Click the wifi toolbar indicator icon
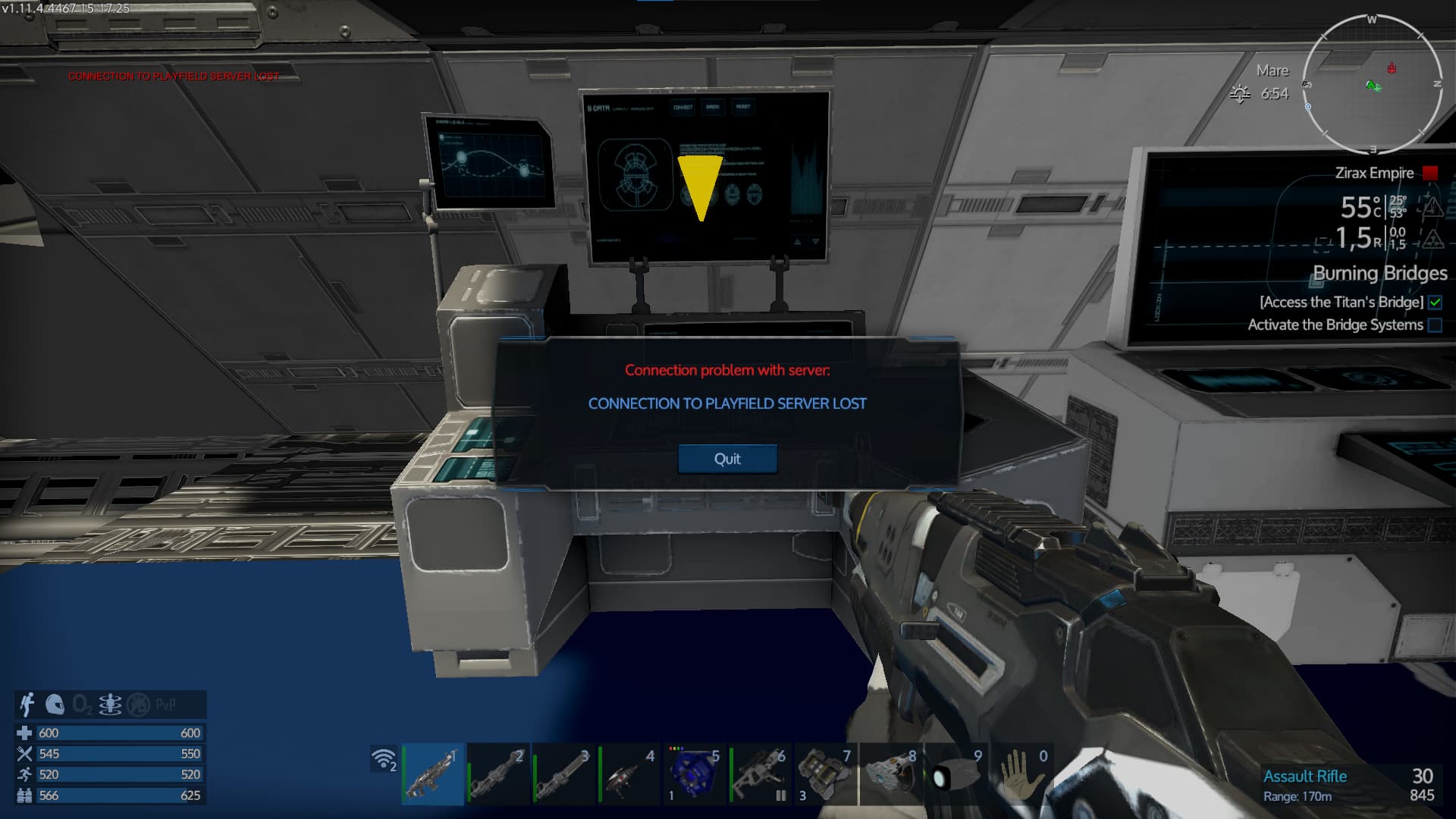Image resolution: width=1456 pixels, height=819 pixels. pos(384,758)
